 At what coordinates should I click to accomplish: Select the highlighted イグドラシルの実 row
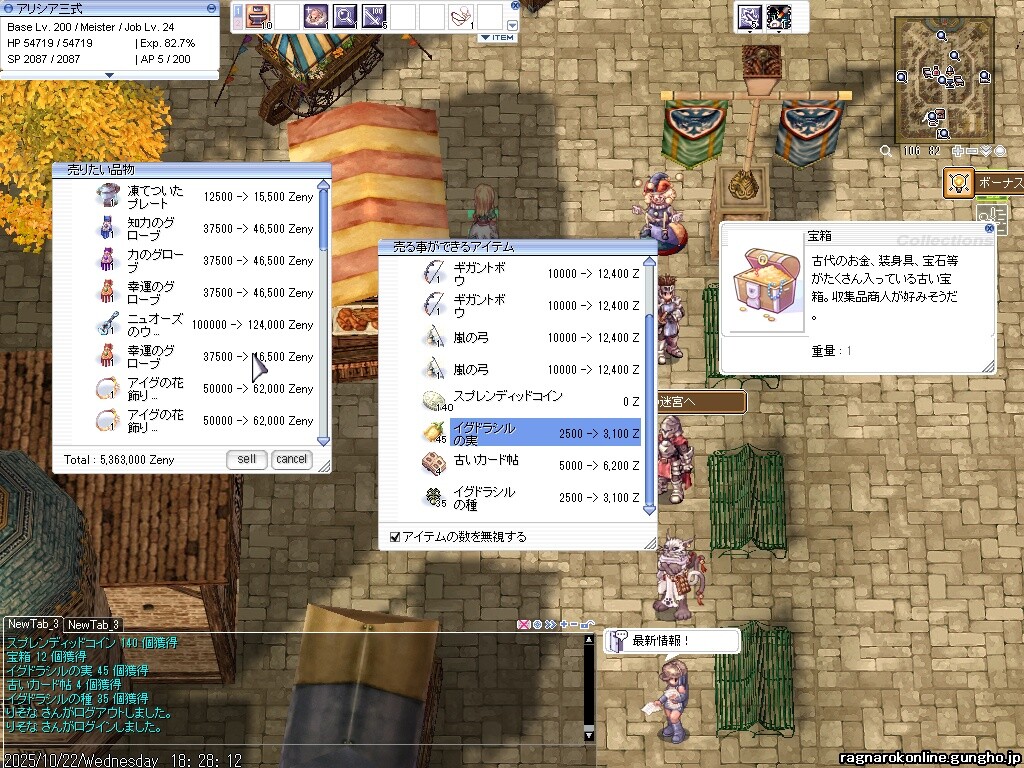[530, 433]
